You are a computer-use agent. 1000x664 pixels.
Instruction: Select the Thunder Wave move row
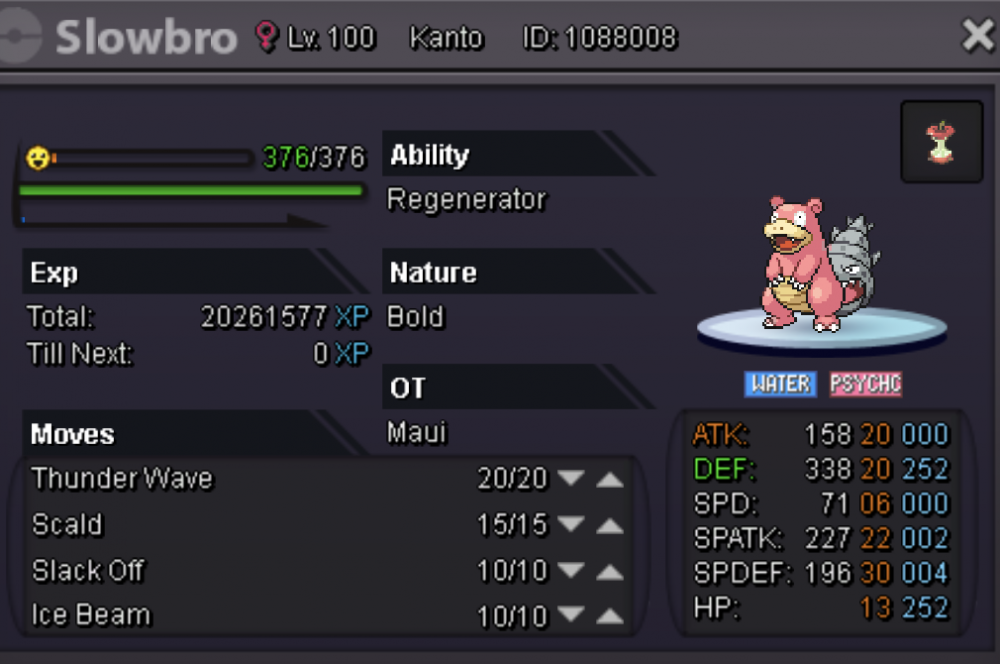[123, 479]
